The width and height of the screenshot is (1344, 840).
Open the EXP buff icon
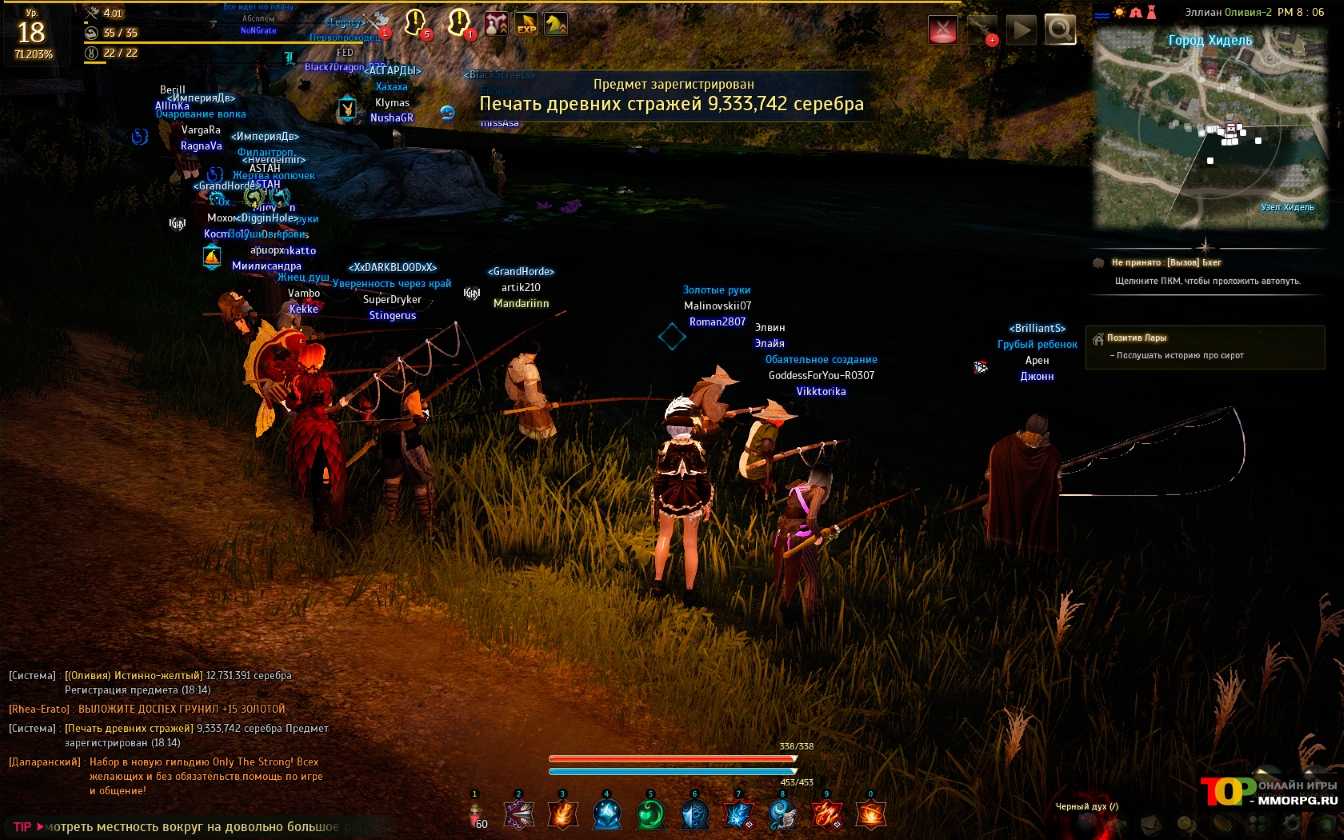click(x=526, y=24)
